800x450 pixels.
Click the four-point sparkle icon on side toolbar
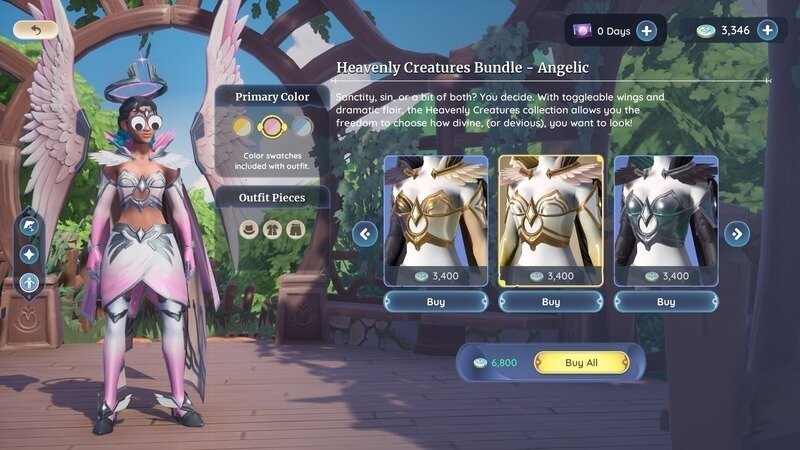29,255
